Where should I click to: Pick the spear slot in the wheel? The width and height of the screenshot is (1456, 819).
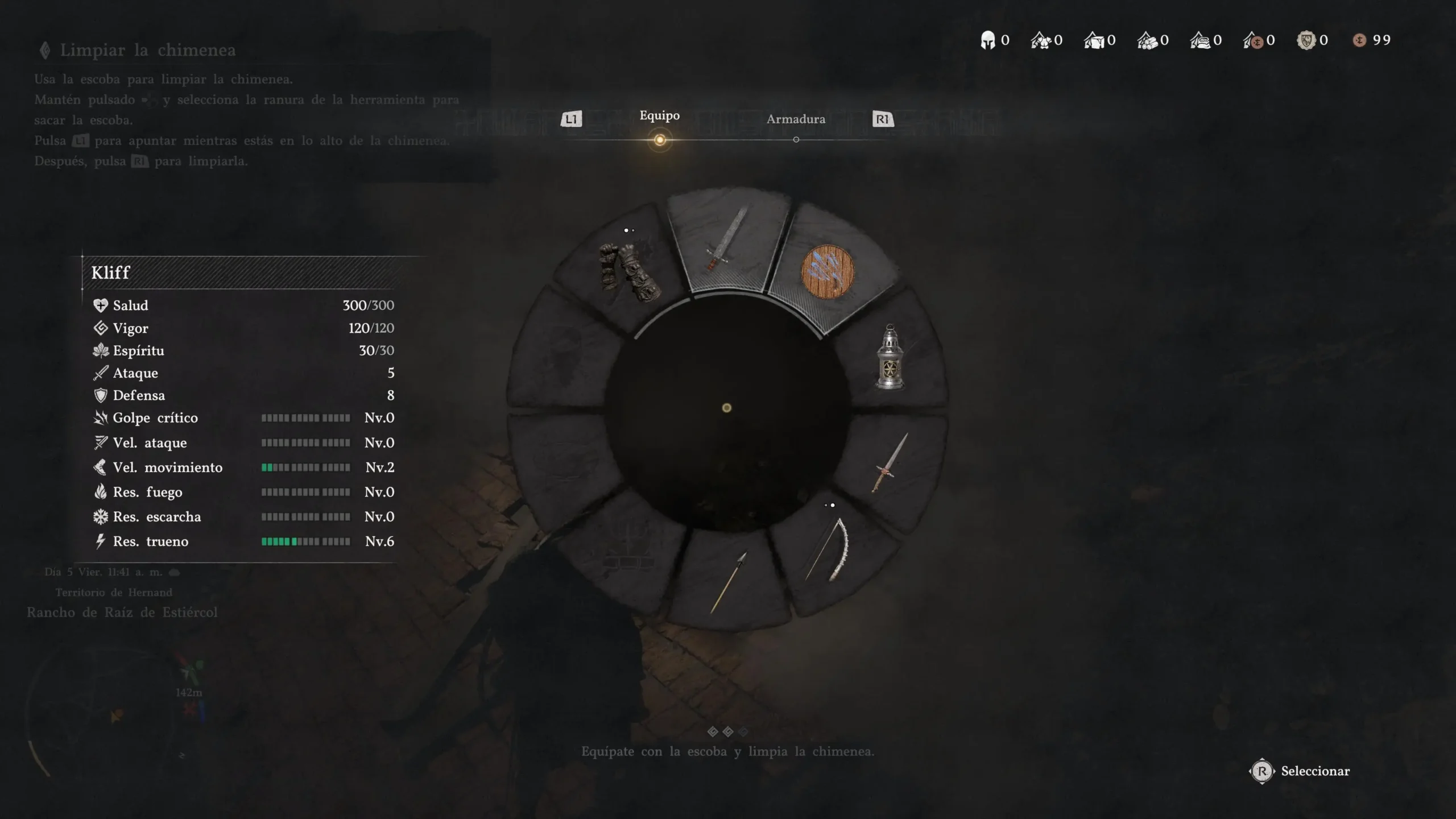[x=728, y=581]
